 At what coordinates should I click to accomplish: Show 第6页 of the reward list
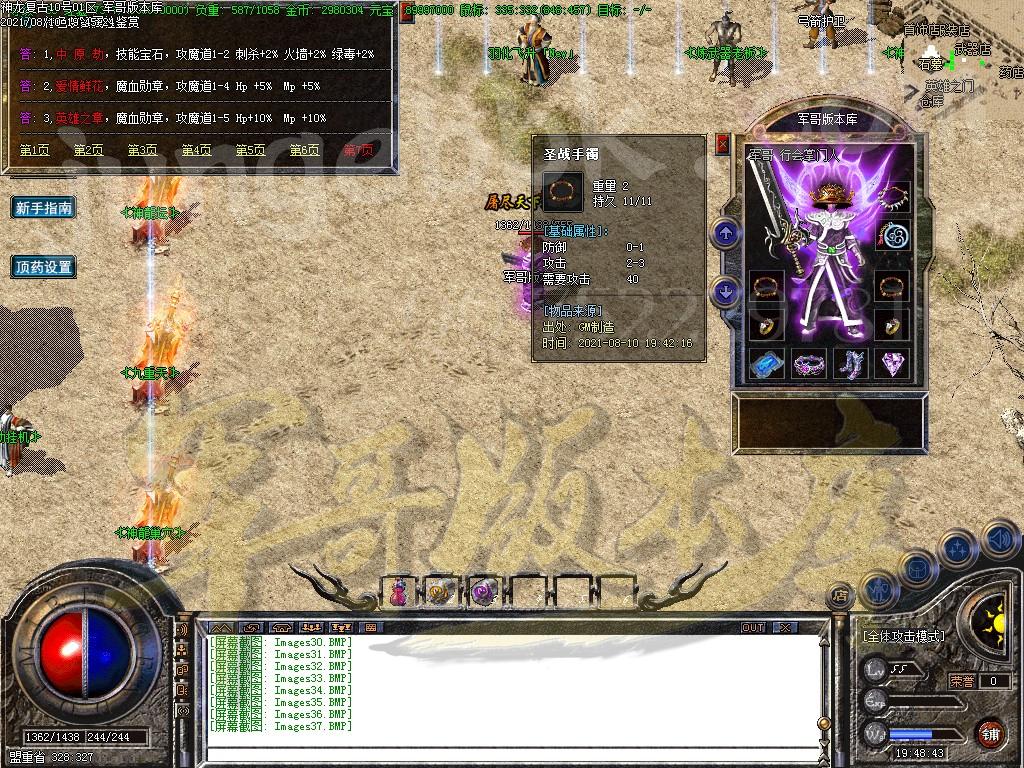pyautogui.click(x=304, y=150)
